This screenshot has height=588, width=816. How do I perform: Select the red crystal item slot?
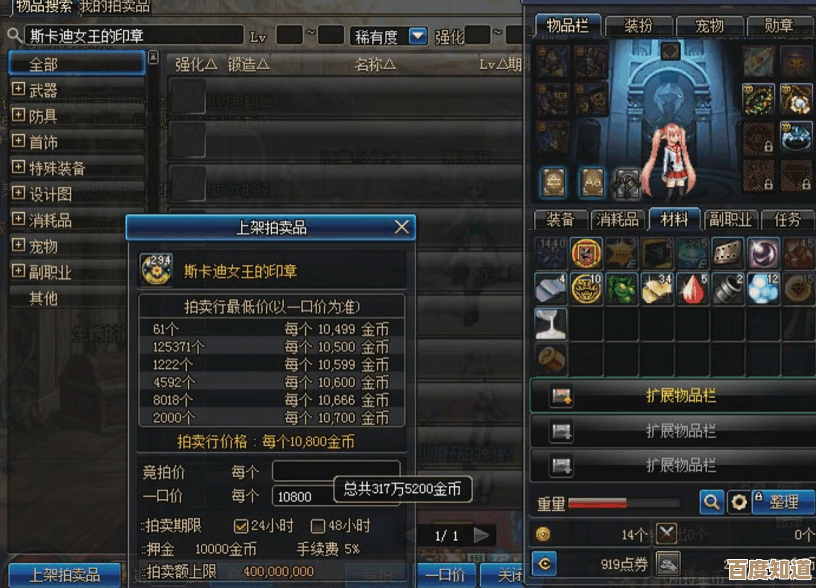(x=692, y=289)
